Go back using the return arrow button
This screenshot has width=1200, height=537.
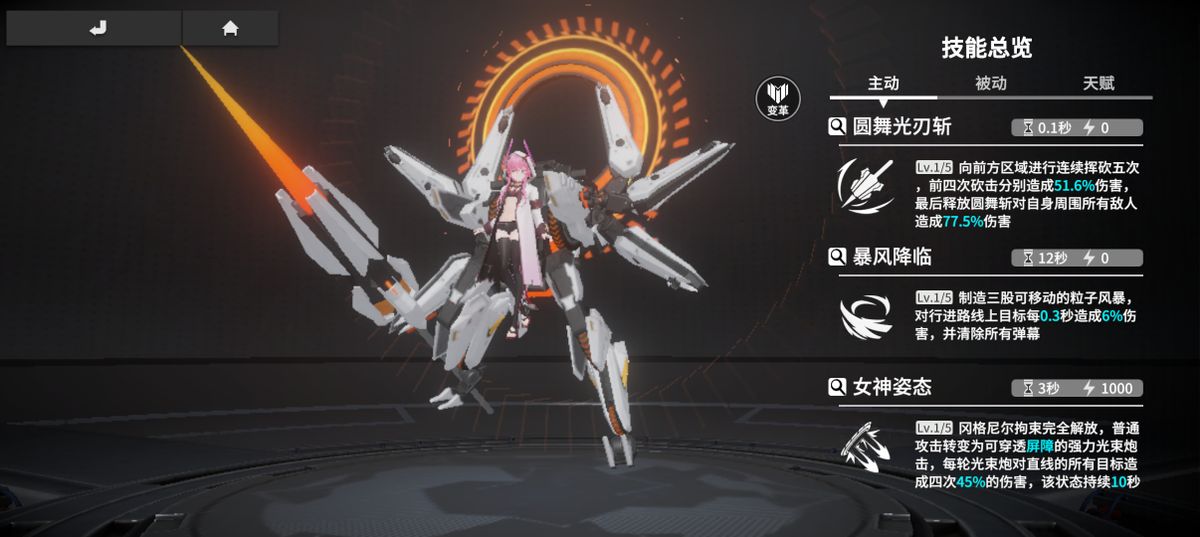click(96, 28)
